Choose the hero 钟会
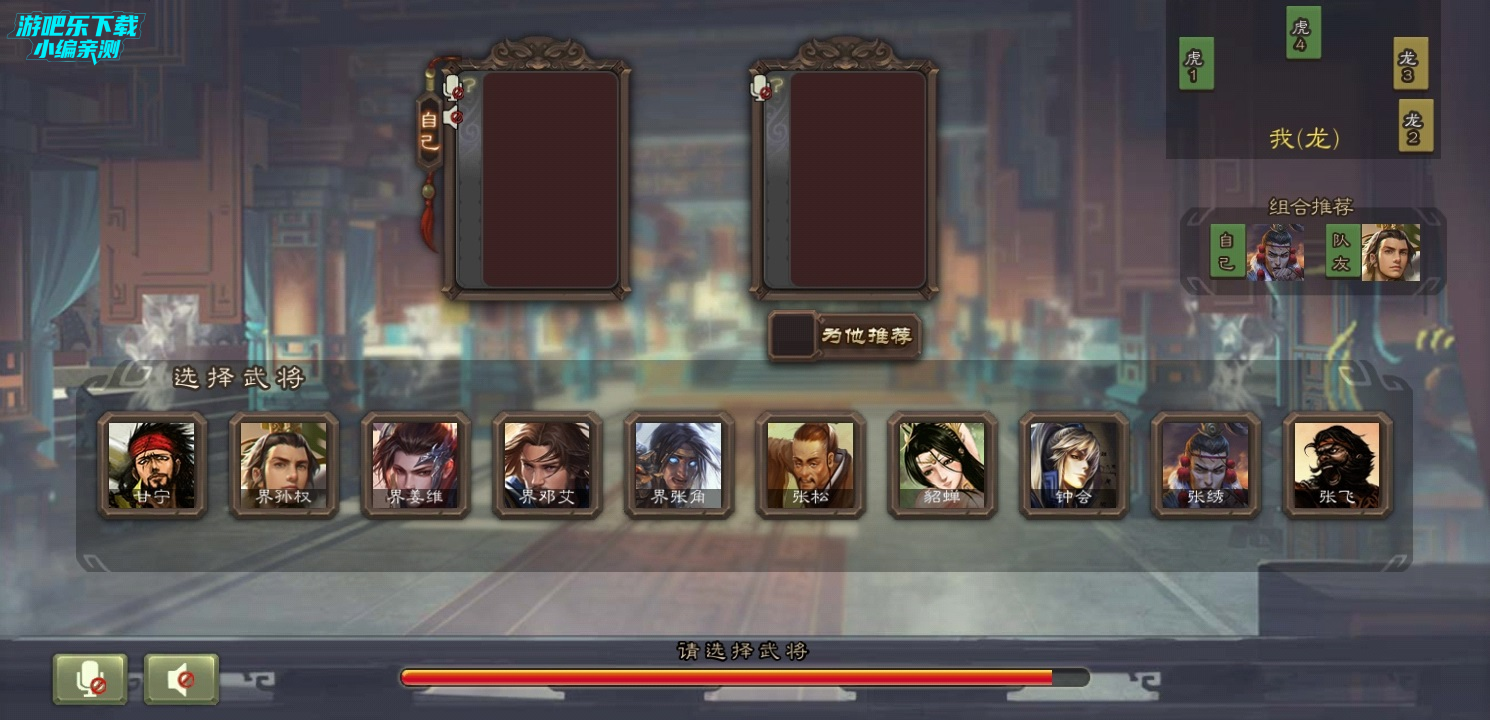The image size is (1490, 720). pyautogui.click(x=1074, y=465)
